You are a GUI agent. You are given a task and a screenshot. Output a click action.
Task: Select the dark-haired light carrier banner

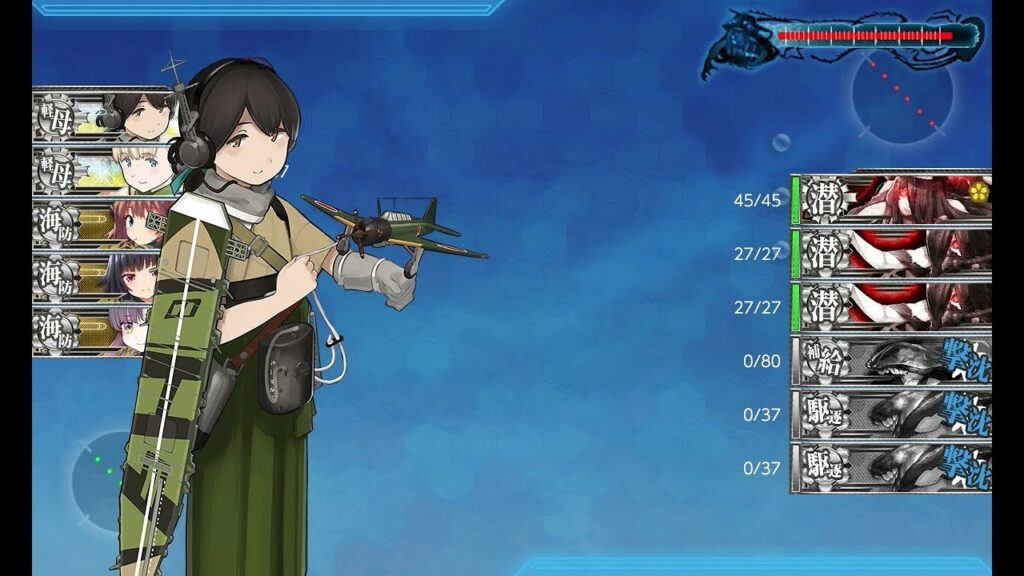tap(100, 115)
